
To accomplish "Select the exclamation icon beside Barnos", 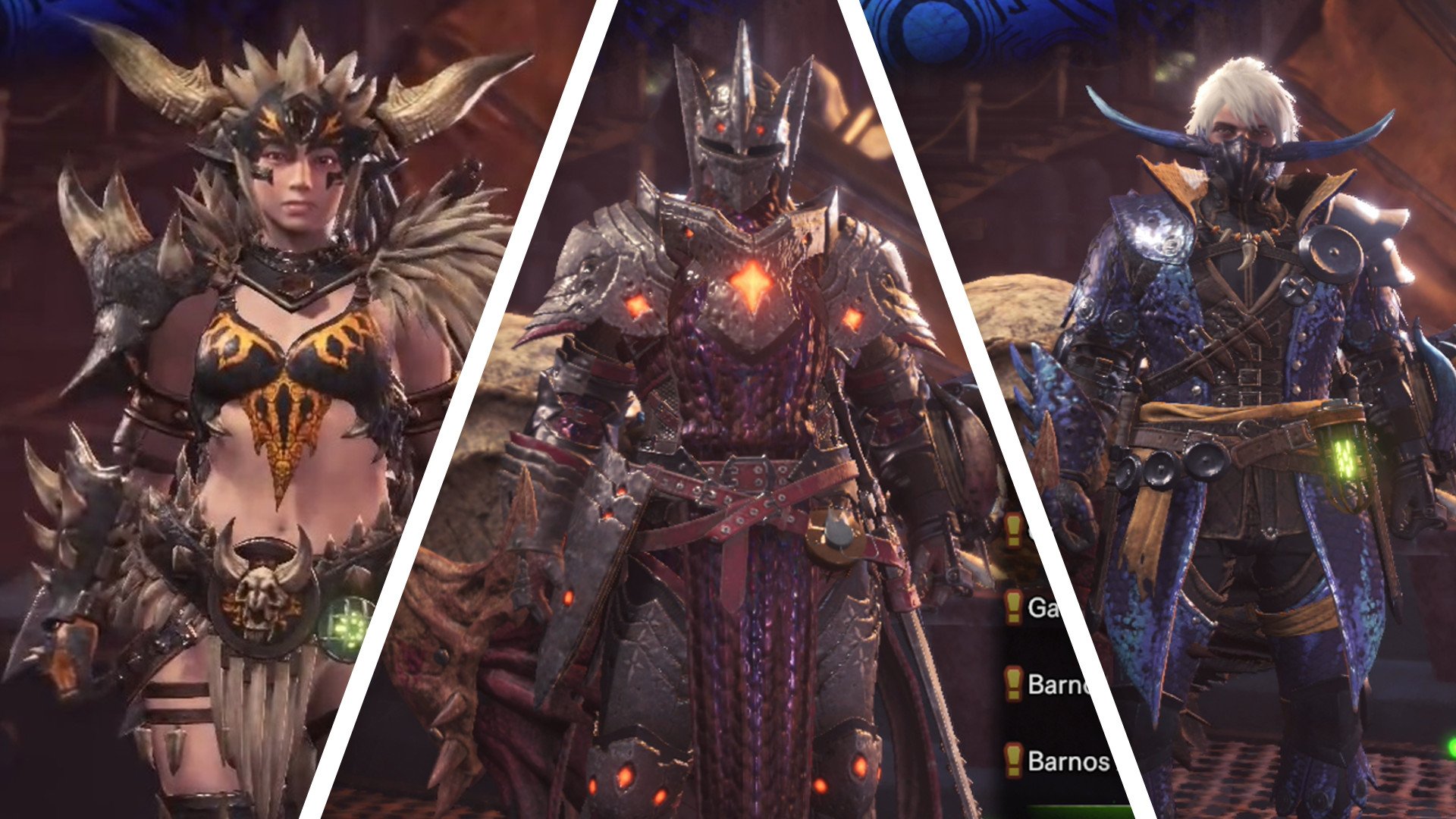I will [1013, 761].
